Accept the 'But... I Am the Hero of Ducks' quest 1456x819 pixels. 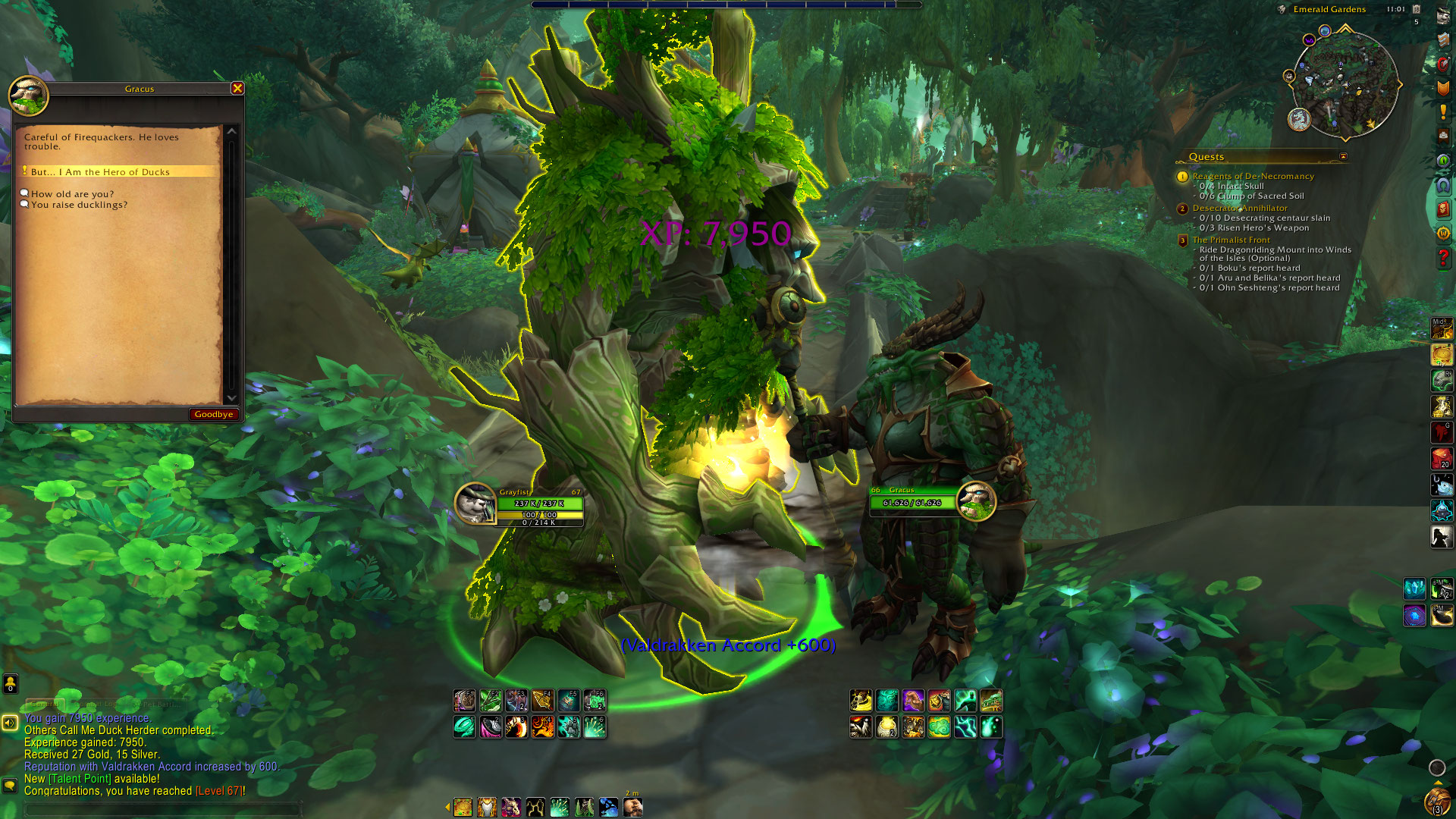(100, 172)
